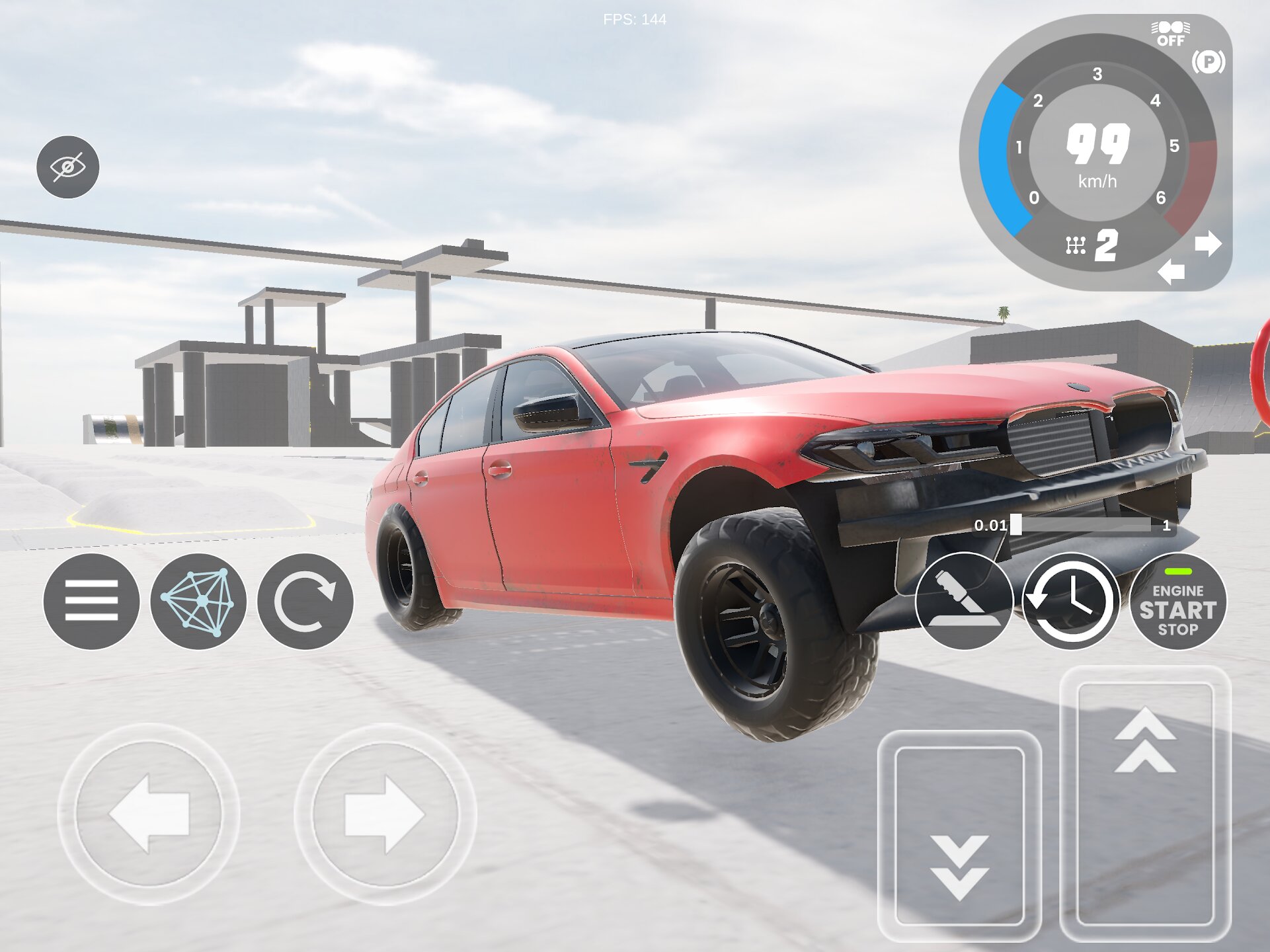Tap the gearbox shifter mode icon
This screenshot has width=1270, height=952.
click(1076, 246)
